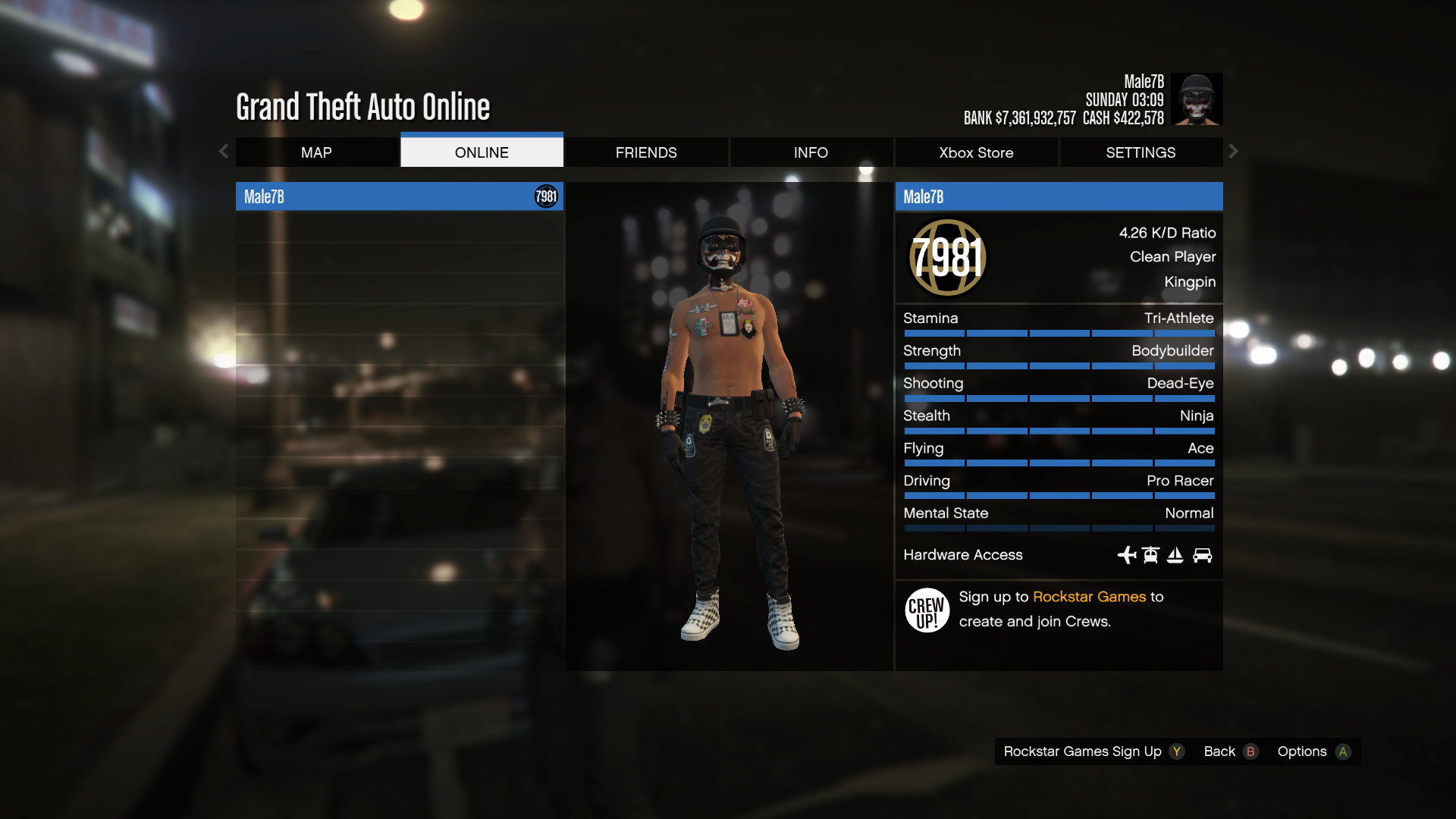Click the right arrow beside the tabs

(x=1234, y=152)
